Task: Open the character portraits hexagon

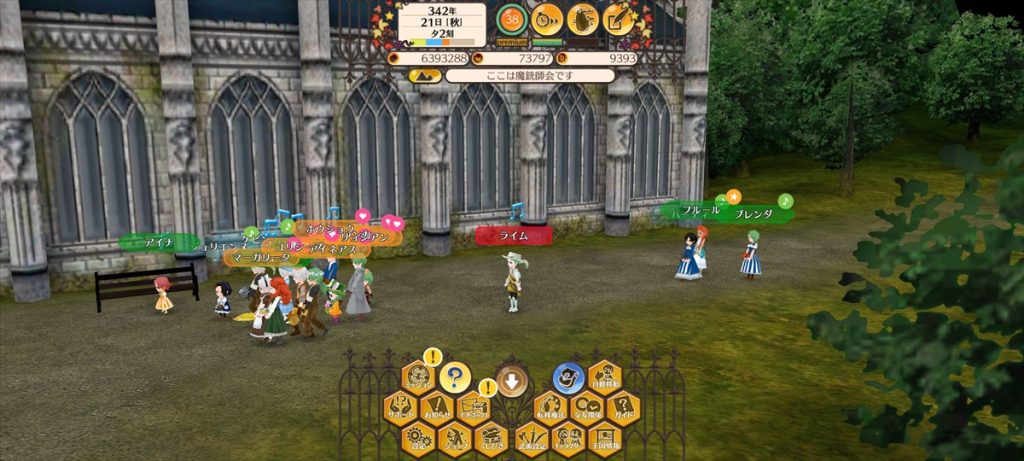Action: click(568, 437)
